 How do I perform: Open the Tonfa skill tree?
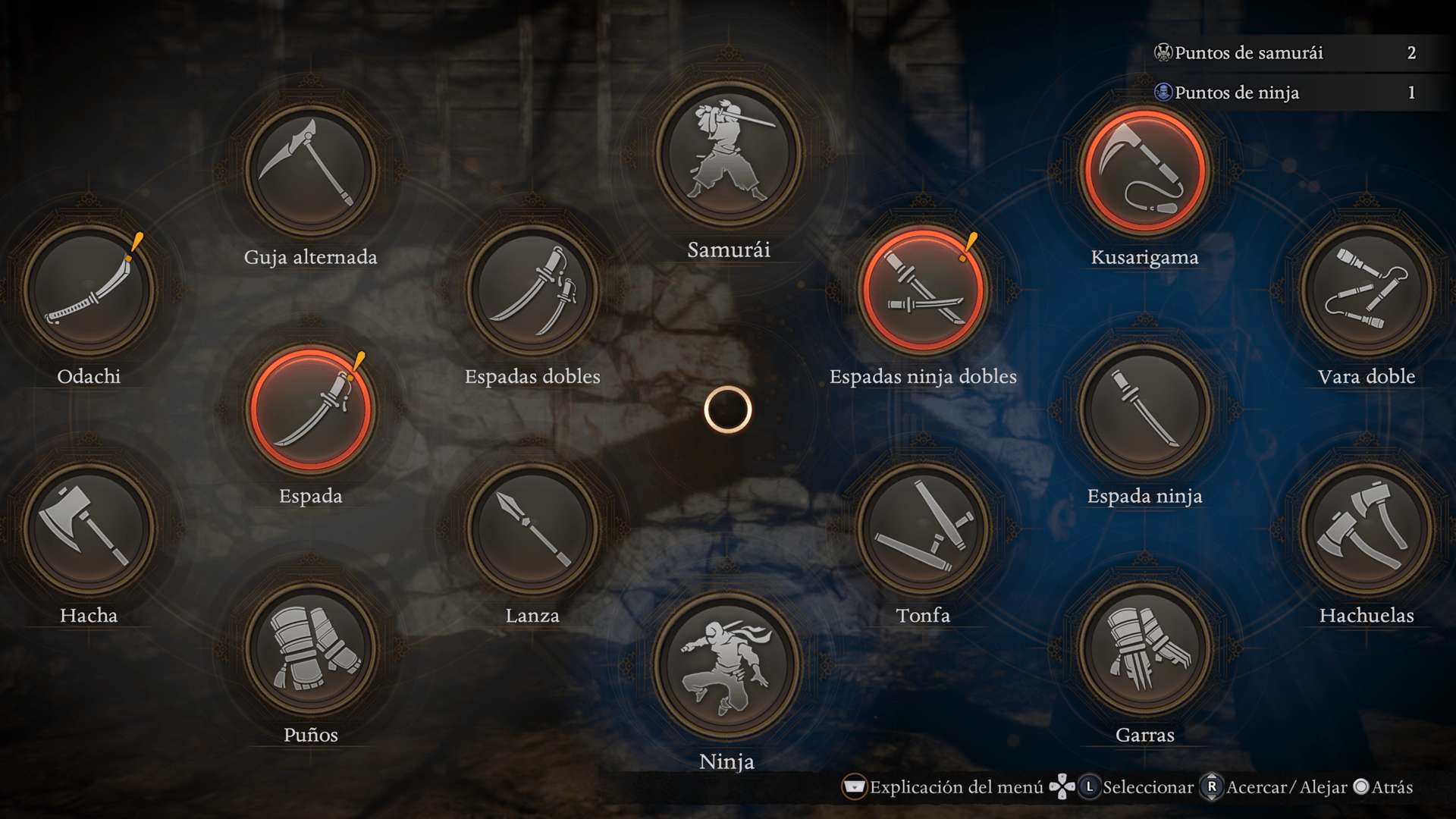(x=923, y=529)
